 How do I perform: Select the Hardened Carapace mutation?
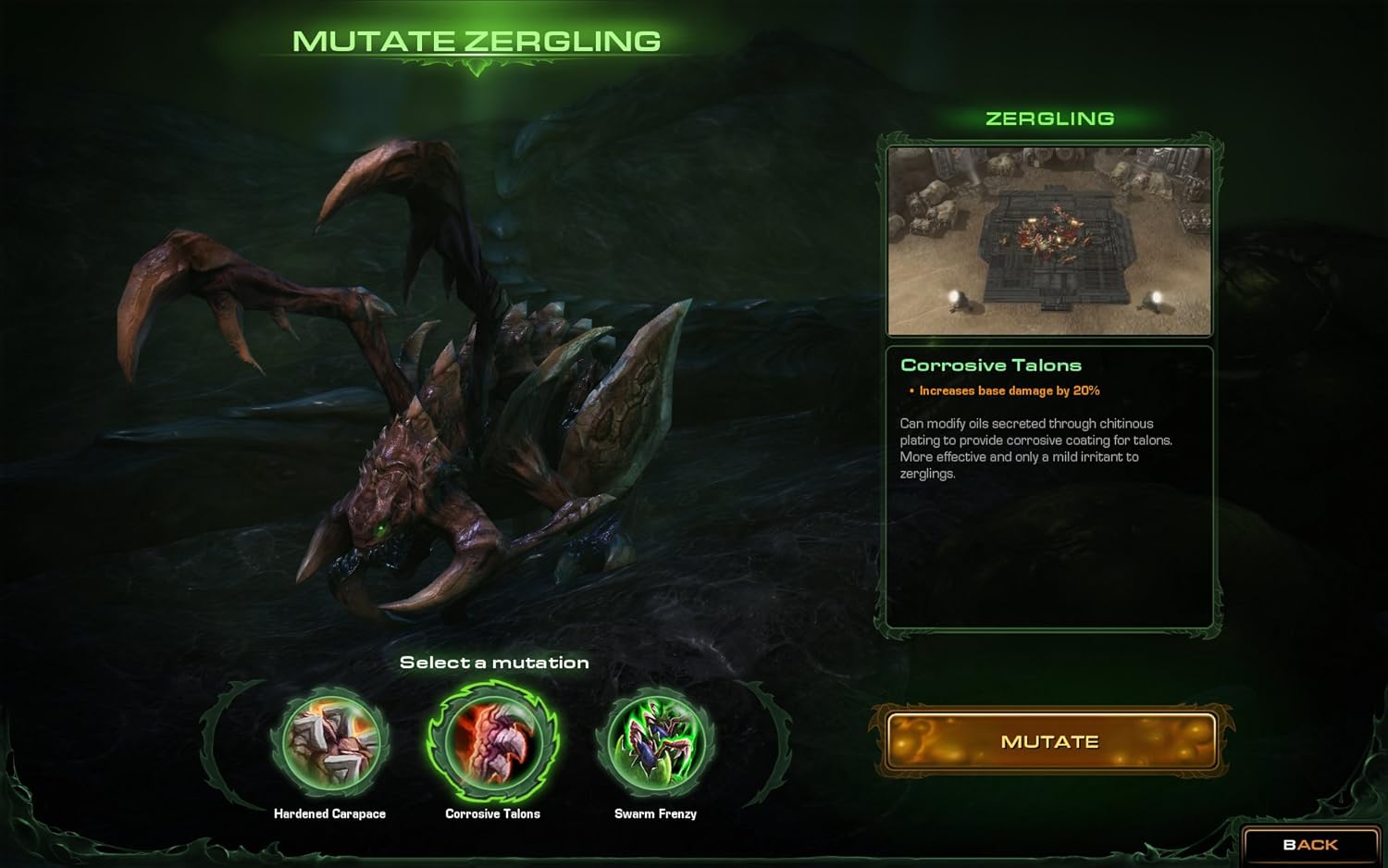(x=330, y=742)
